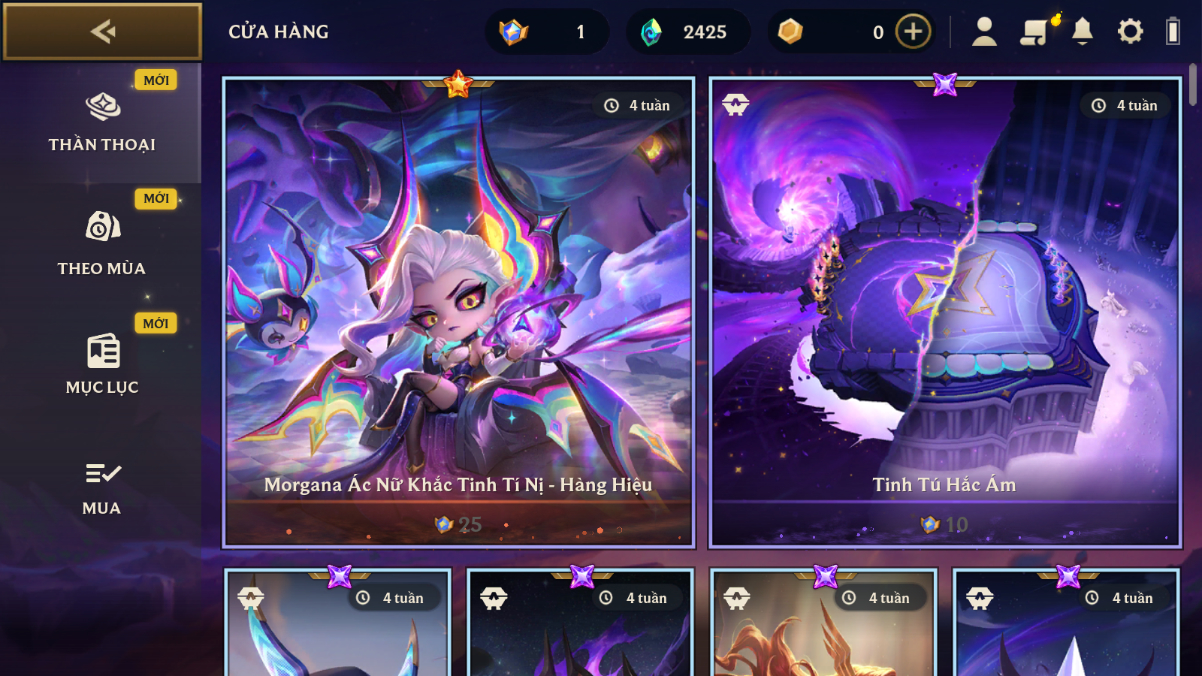Check the notifications bell
The width and height of the screenshot is (1202, 676).
pyautogui.click(x=1082, y=32)
